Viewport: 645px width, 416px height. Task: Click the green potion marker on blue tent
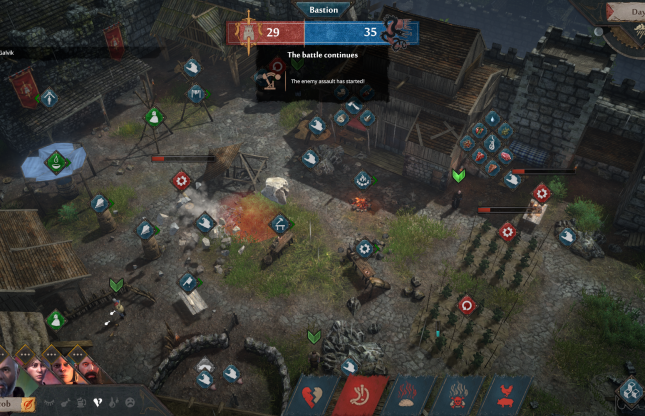click(x=58, y=158)
